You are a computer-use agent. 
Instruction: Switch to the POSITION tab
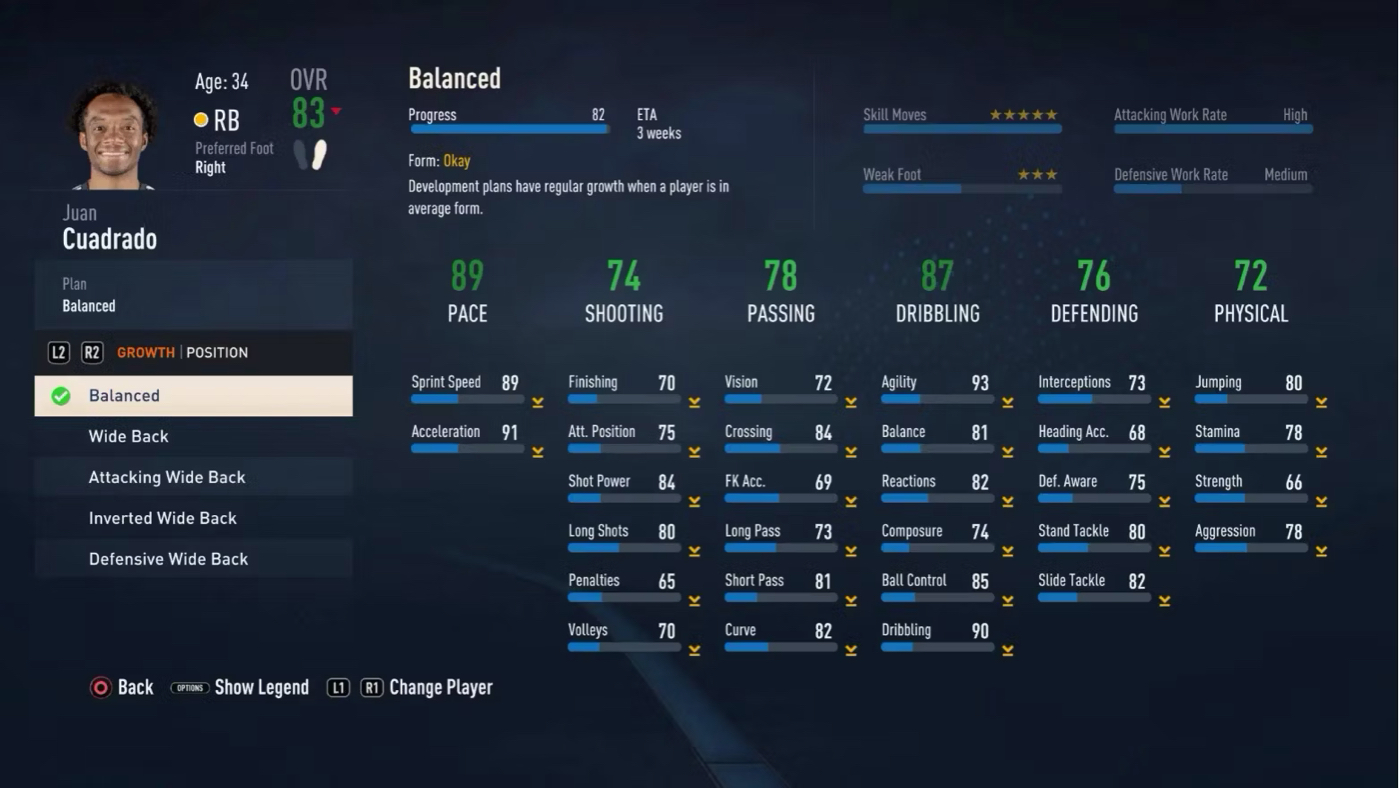pyautogui.click(x=217, y=352)
